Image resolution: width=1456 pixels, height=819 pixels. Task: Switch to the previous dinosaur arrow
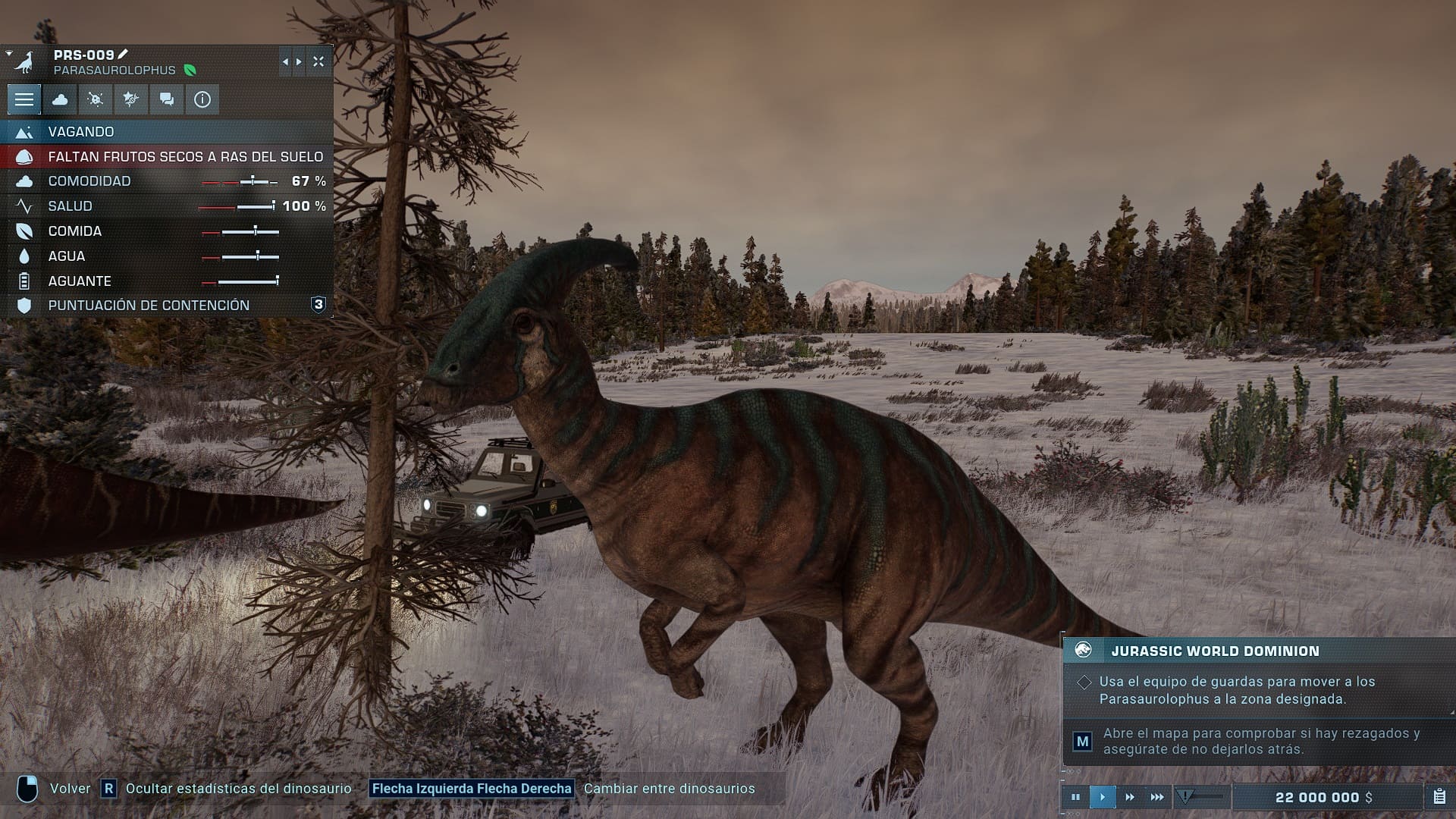click(285, 62)
